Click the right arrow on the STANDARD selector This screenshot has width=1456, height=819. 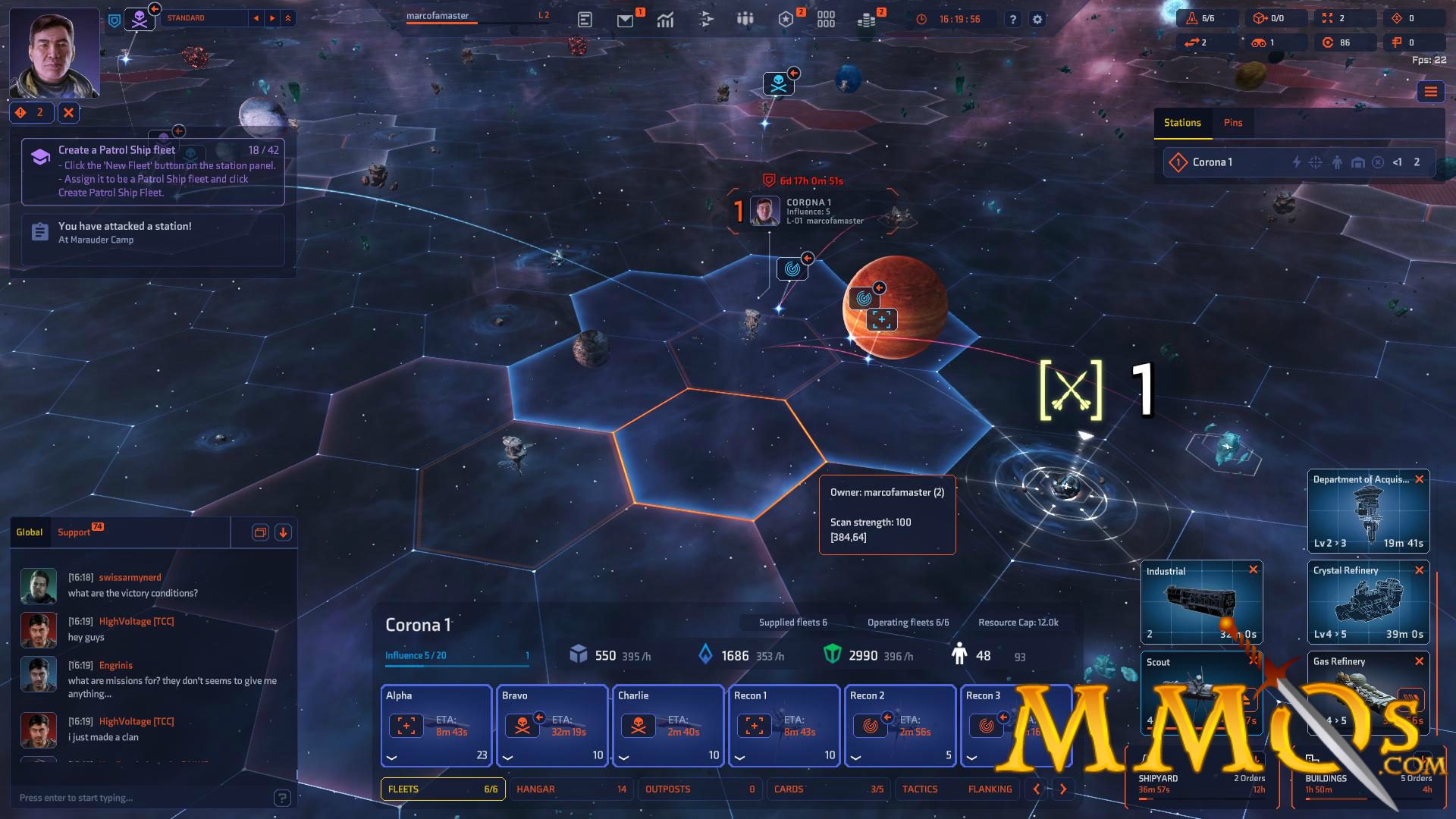271,17
